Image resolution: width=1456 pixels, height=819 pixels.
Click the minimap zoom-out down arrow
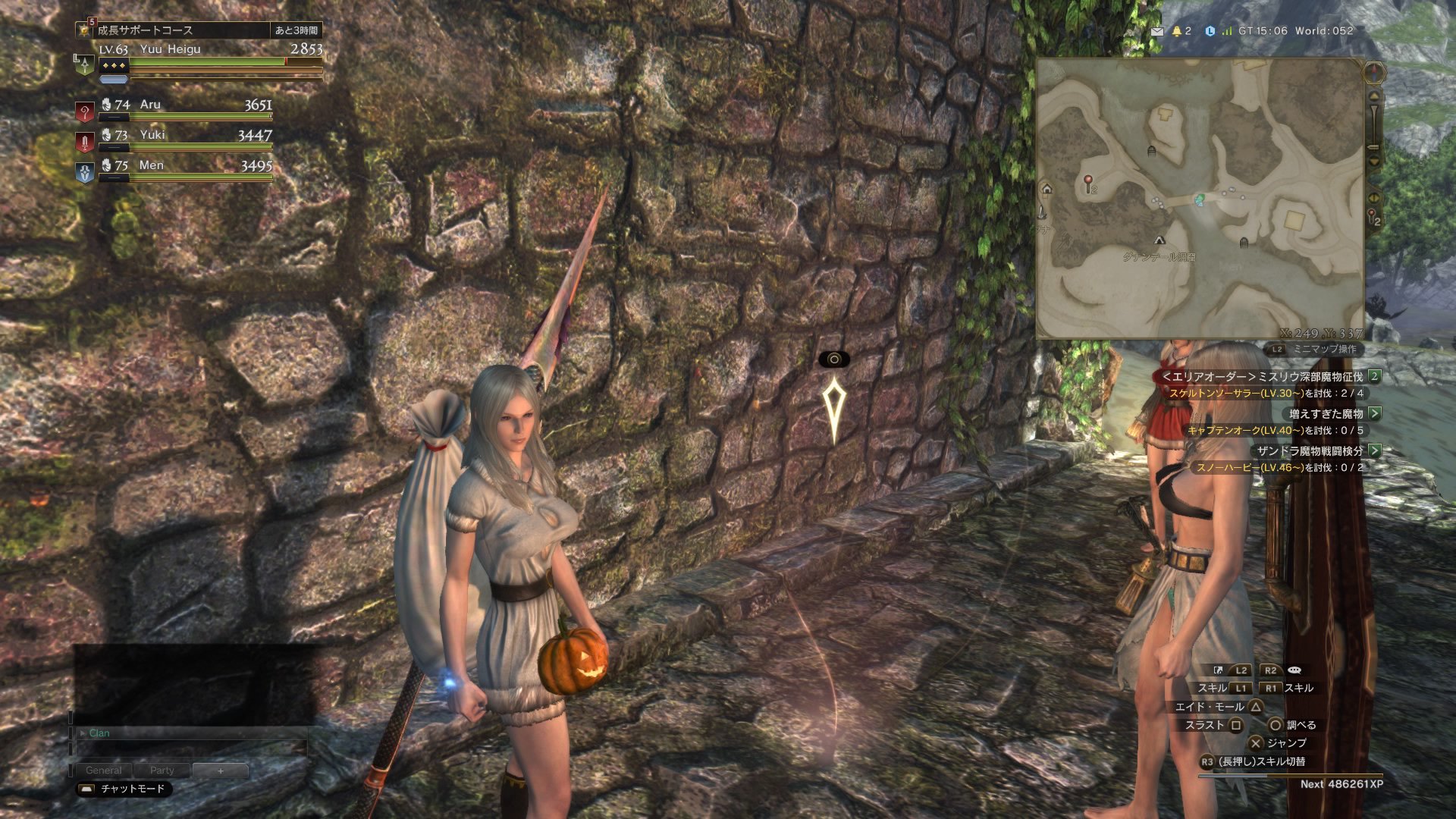[x=1373, y=161]
